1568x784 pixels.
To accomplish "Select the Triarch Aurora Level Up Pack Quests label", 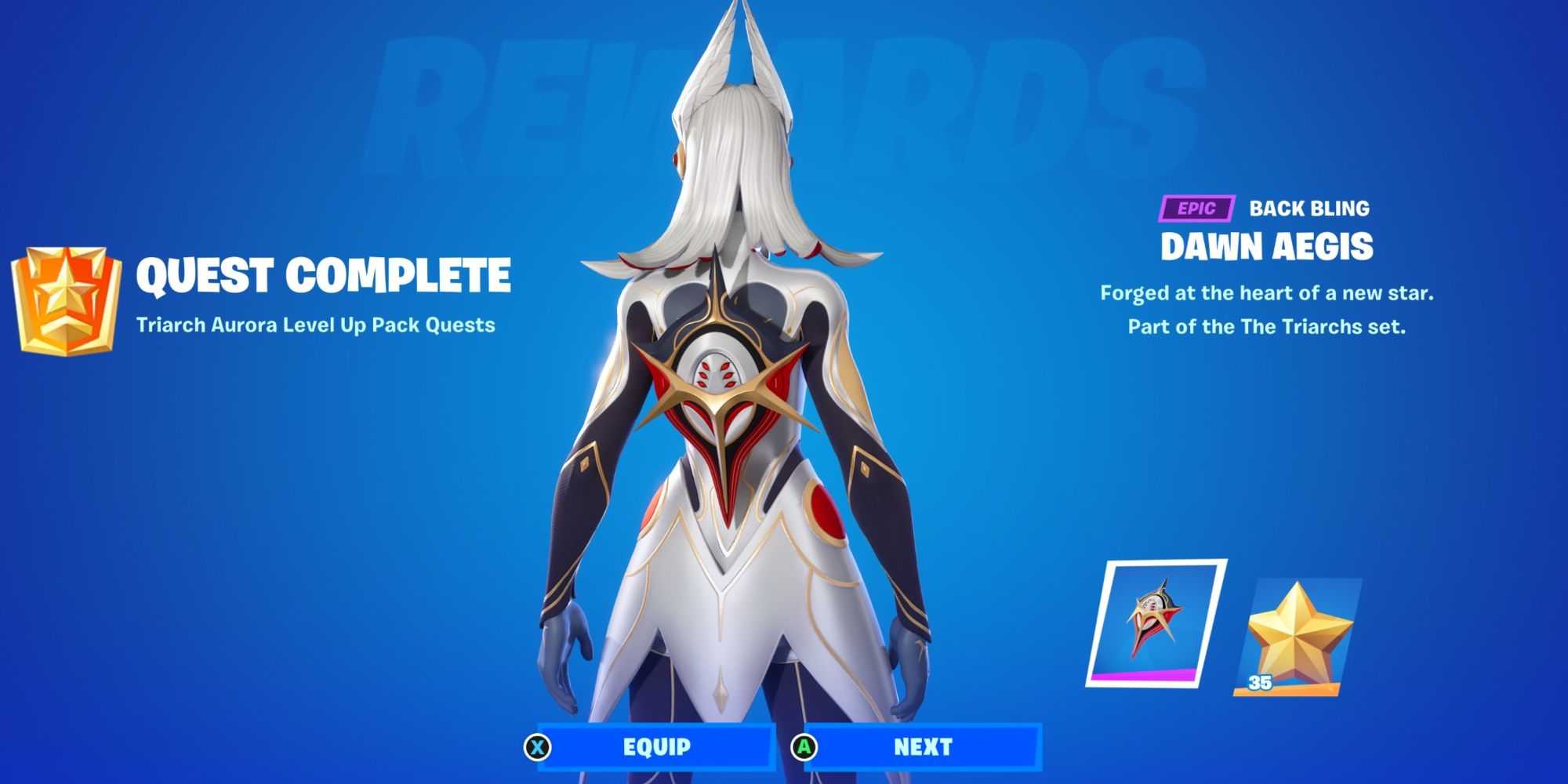I will [316, 323].
